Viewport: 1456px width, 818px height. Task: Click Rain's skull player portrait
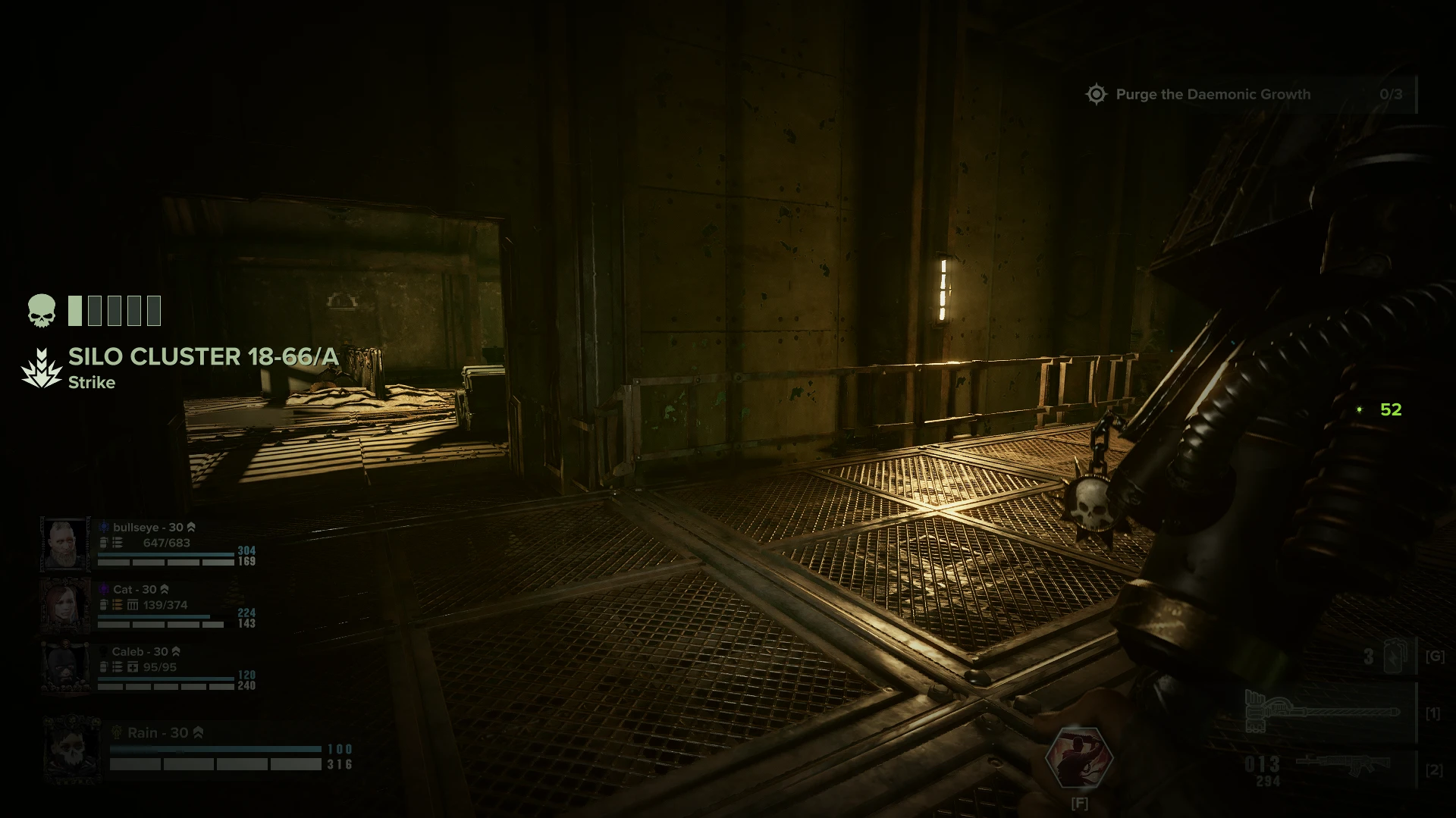click(x=72, y=750)
